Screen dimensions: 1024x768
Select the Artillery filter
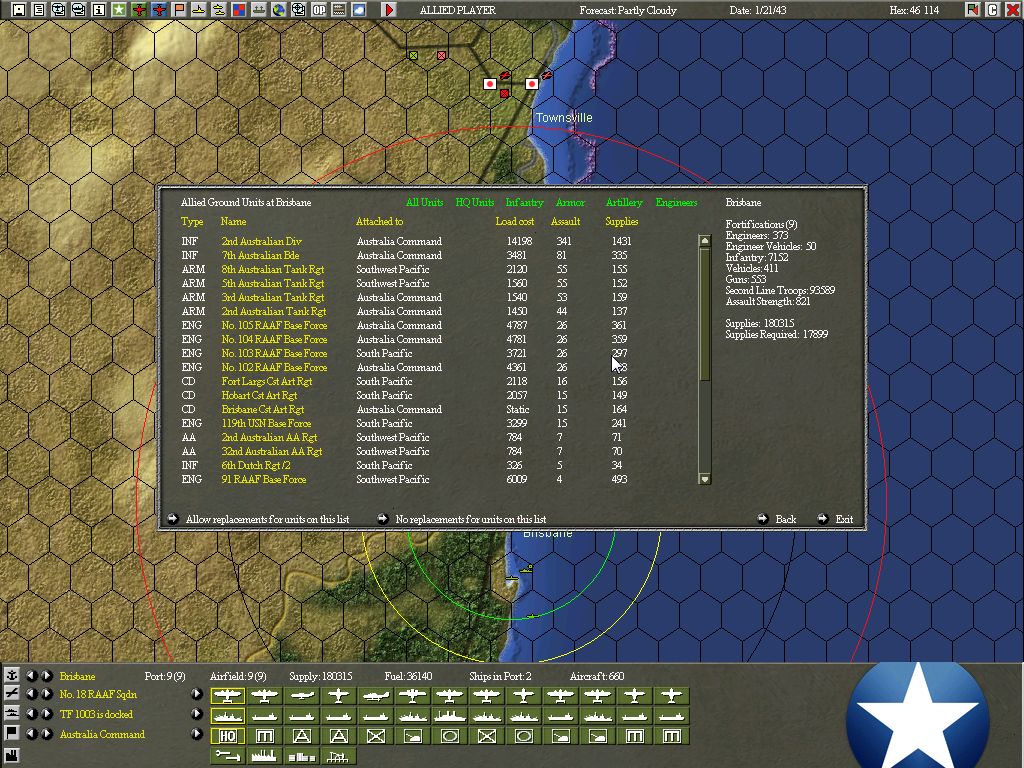click(x=624, y=203)
